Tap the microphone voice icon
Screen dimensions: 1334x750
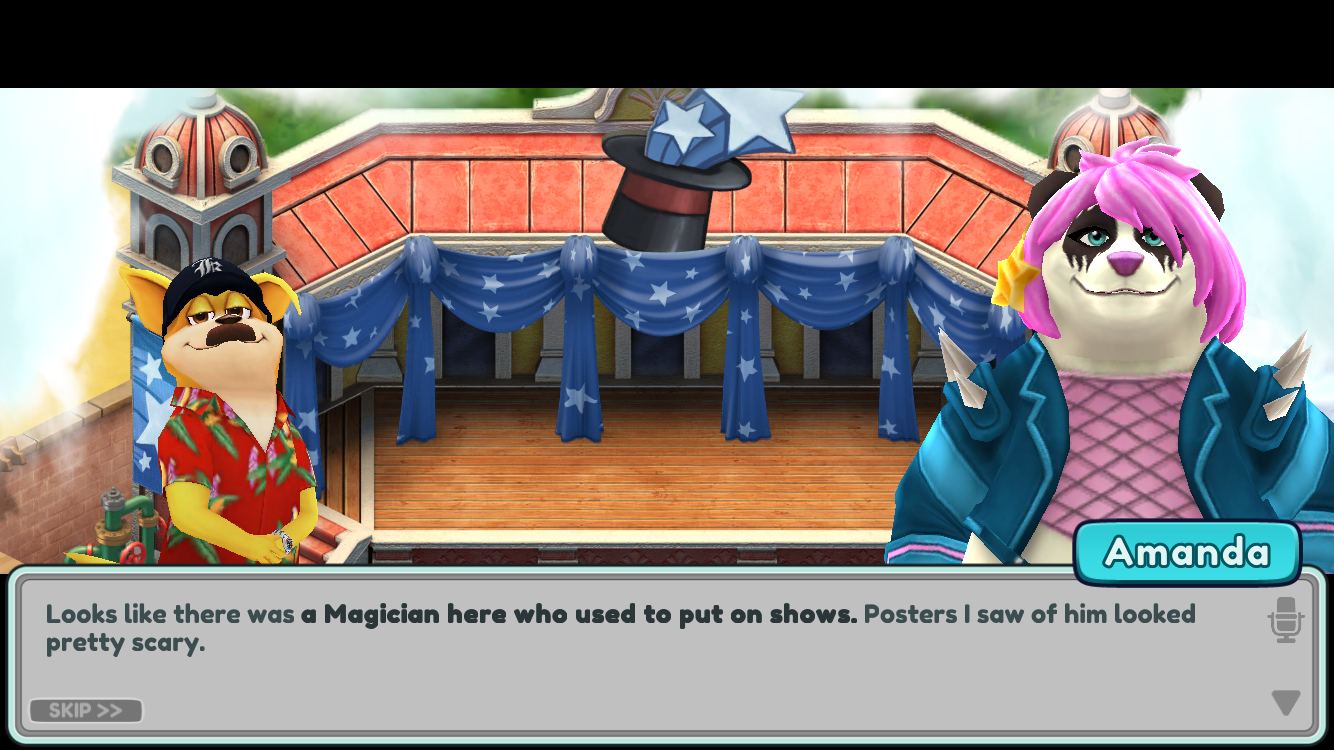tap(1286, 620)
